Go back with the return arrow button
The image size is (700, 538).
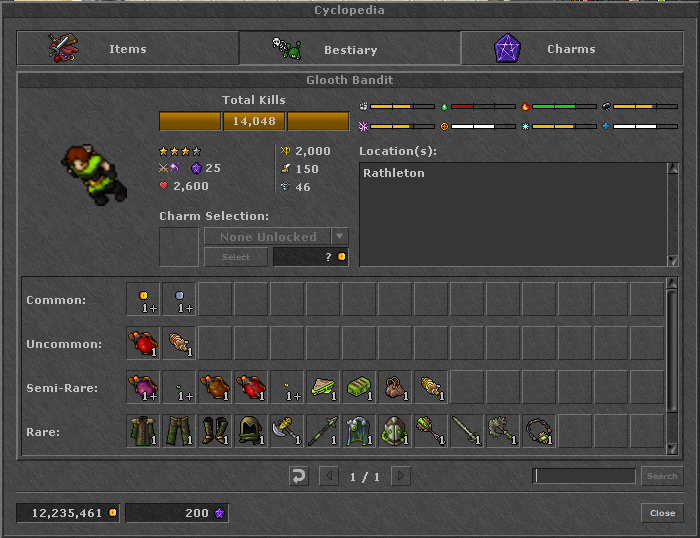click(x=299, y=476)
